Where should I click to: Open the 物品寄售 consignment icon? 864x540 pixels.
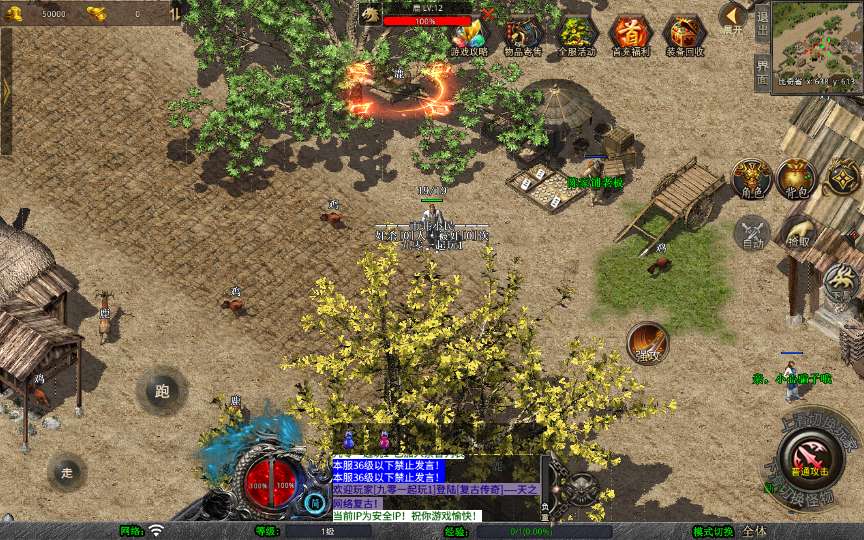[523, 34]
